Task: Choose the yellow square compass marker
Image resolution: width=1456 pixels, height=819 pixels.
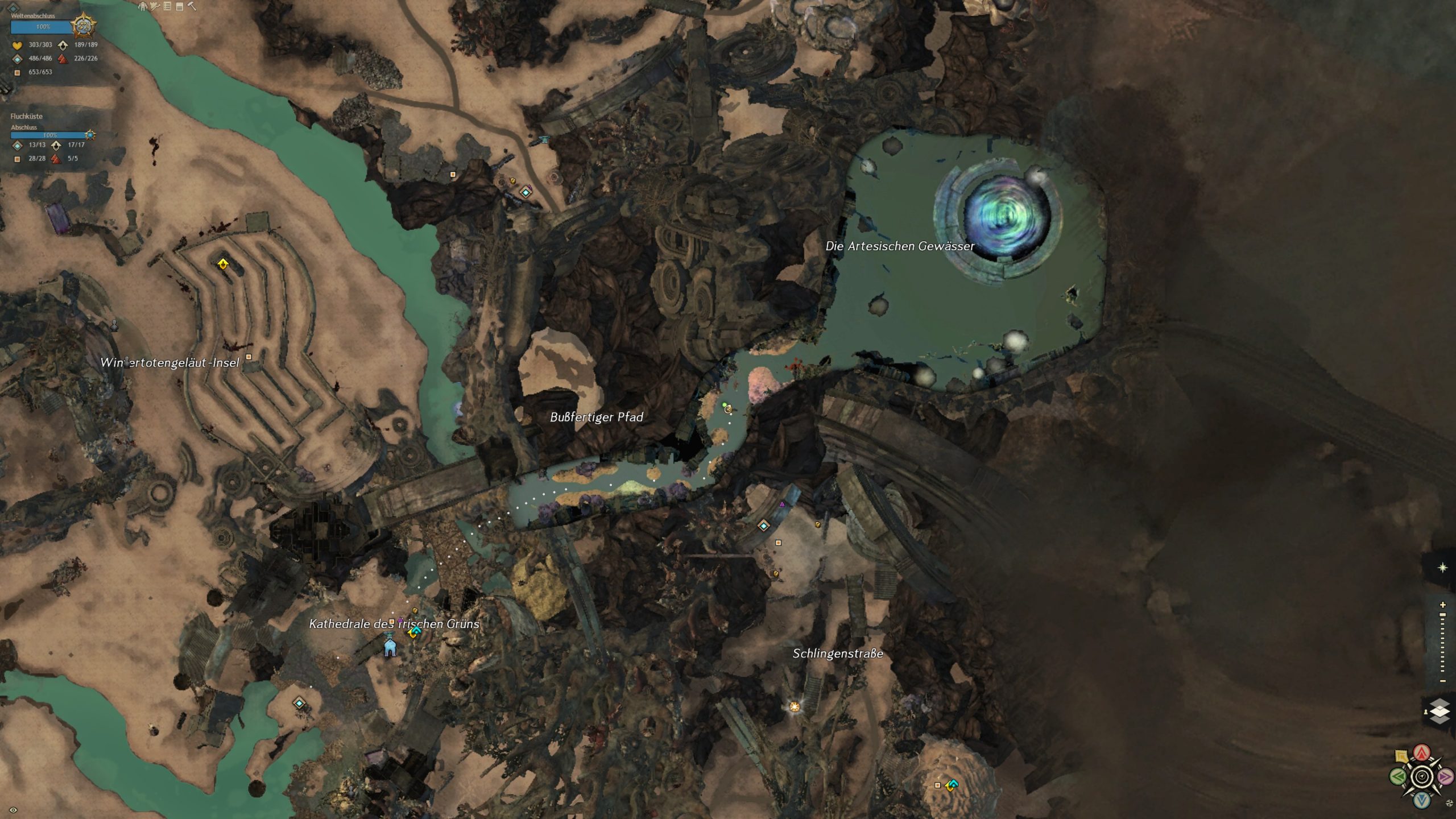Action: 1401,756
